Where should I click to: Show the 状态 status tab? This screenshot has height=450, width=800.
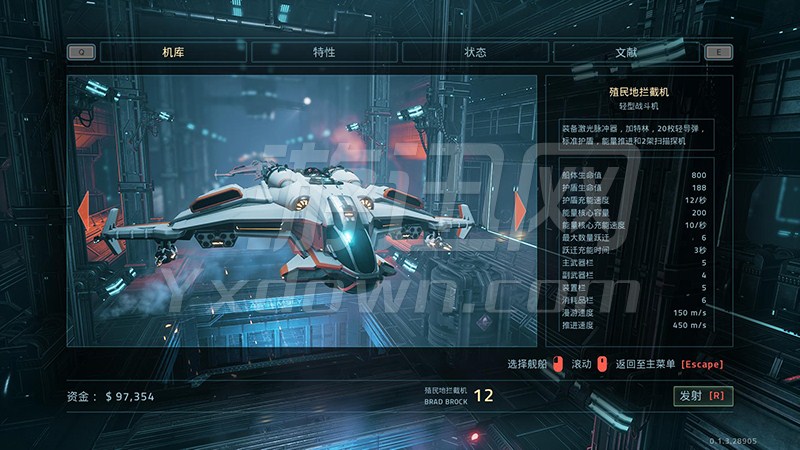[x=475, y=52]
